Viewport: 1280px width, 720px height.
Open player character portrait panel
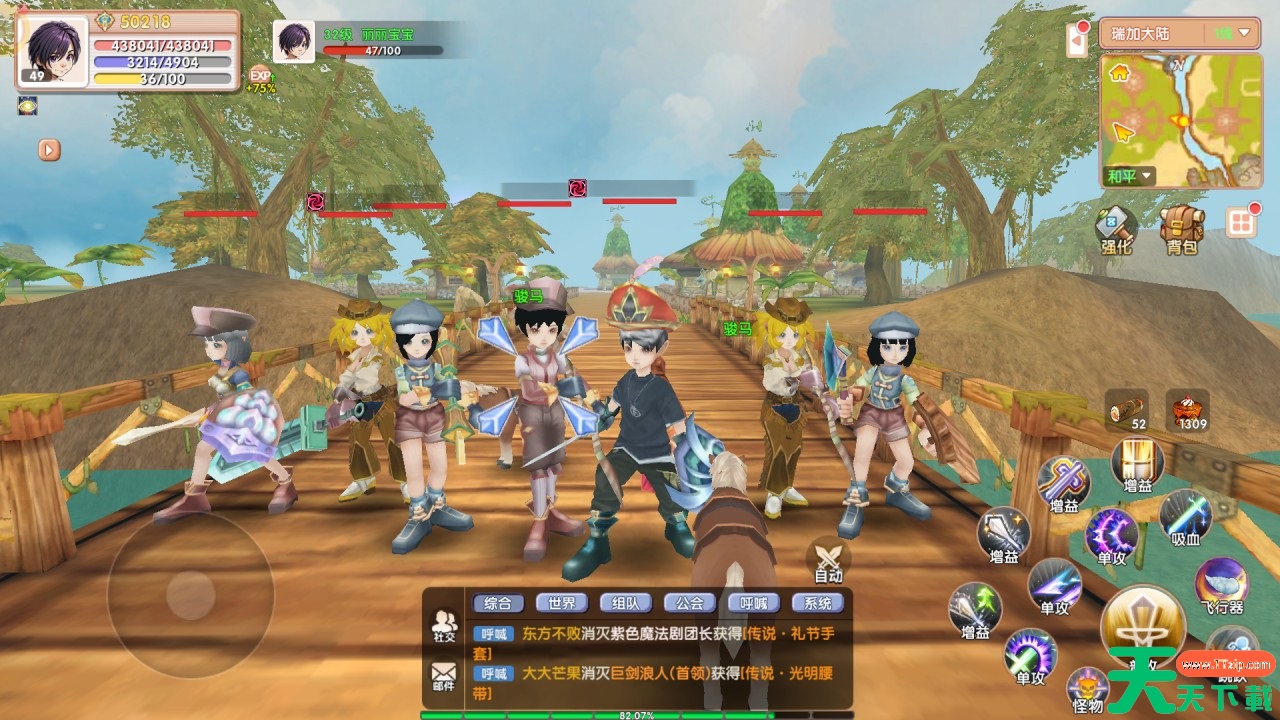tap(51, 49)
